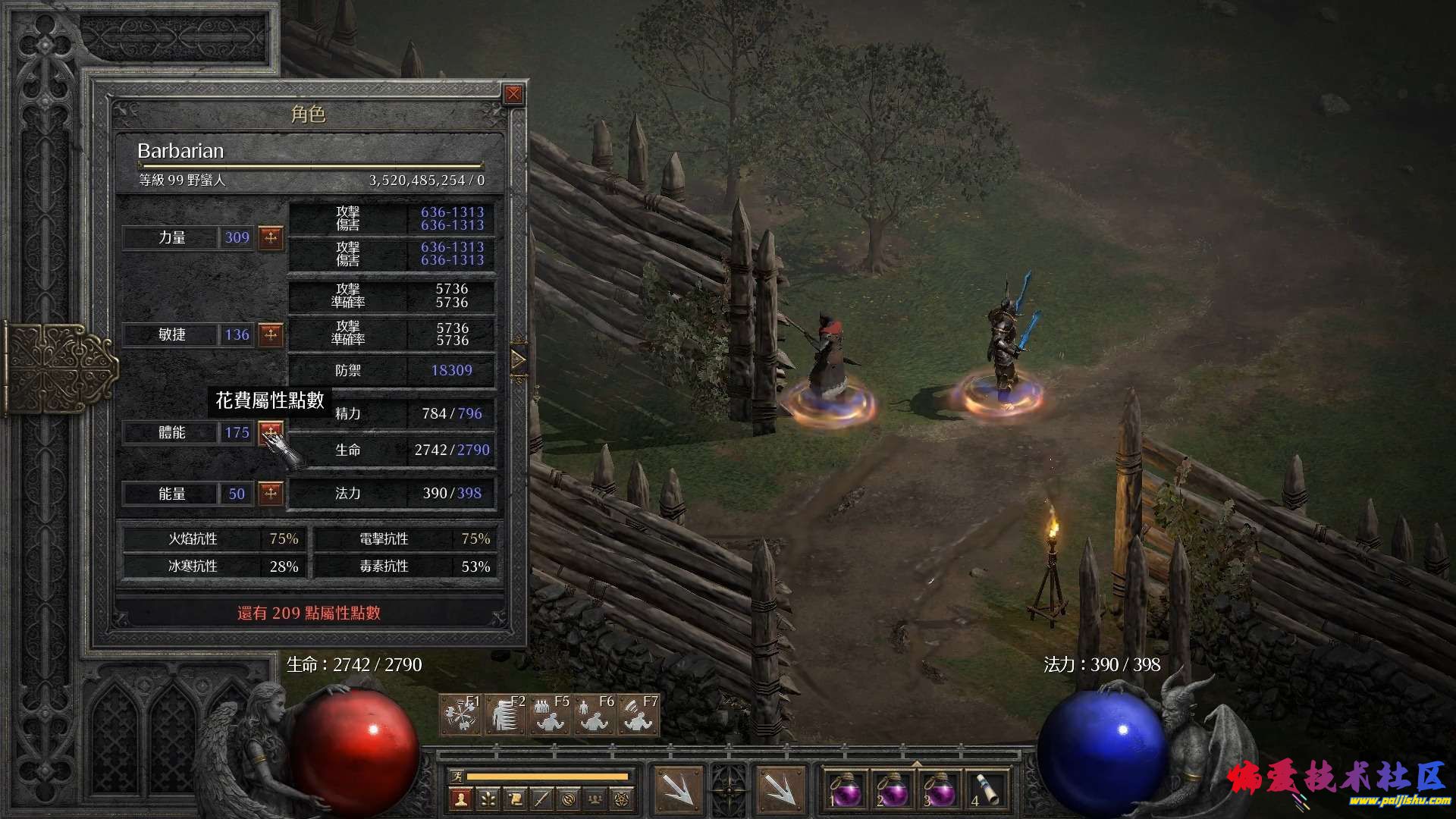Activate the F7 shout skill icon

[x=639, y=715]
